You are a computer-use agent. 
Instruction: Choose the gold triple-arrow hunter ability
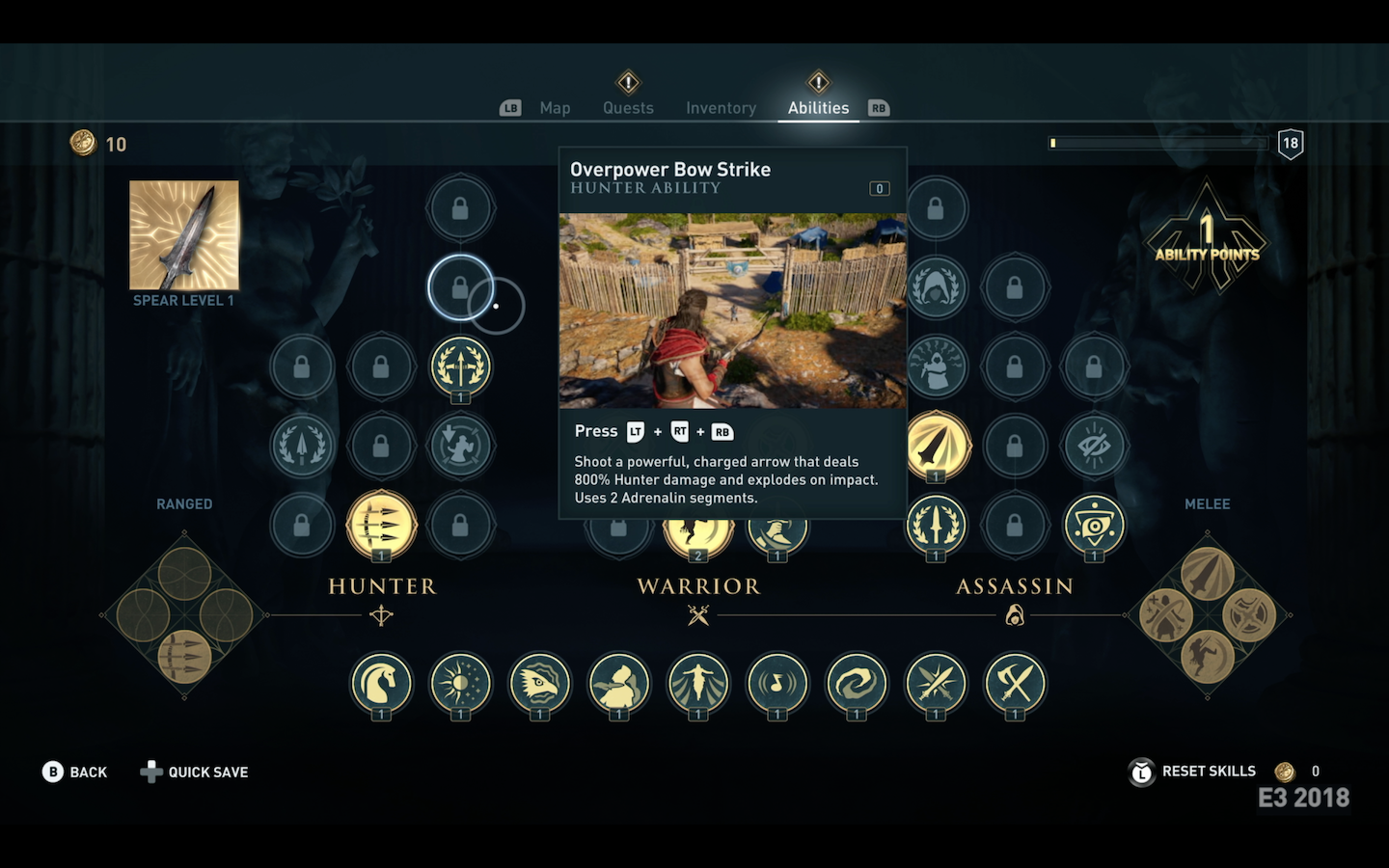pyautogui.click(x=381, y=525)
